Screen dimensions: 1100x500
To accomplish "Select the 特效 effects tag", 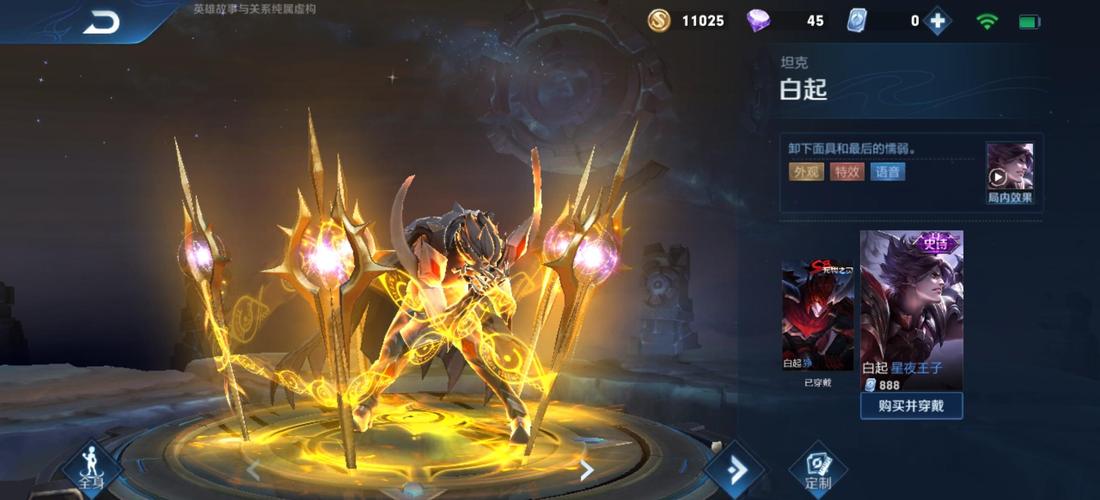I will 847,172.
